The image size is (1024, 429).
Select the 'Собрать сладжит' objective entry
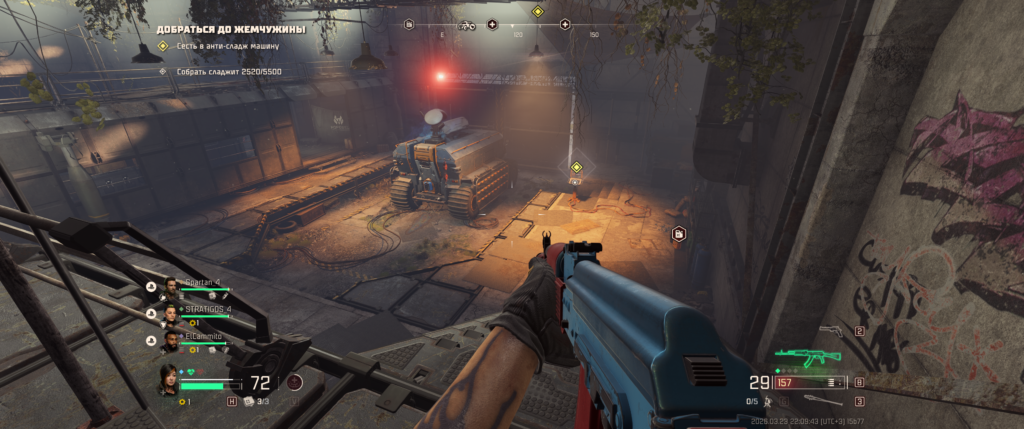coord(222,71)
